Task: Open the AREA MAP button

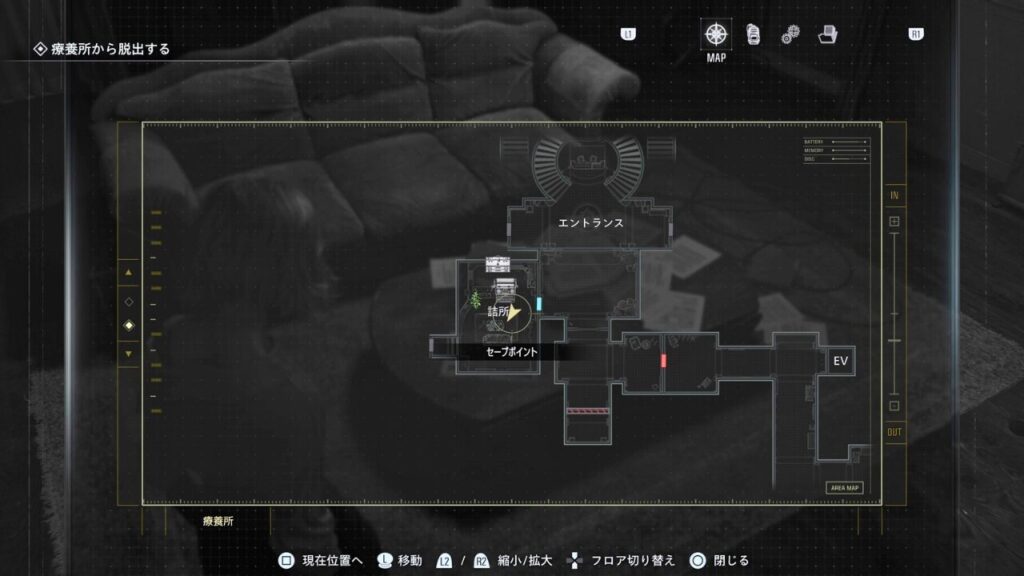Action: (x=845, y=488)
